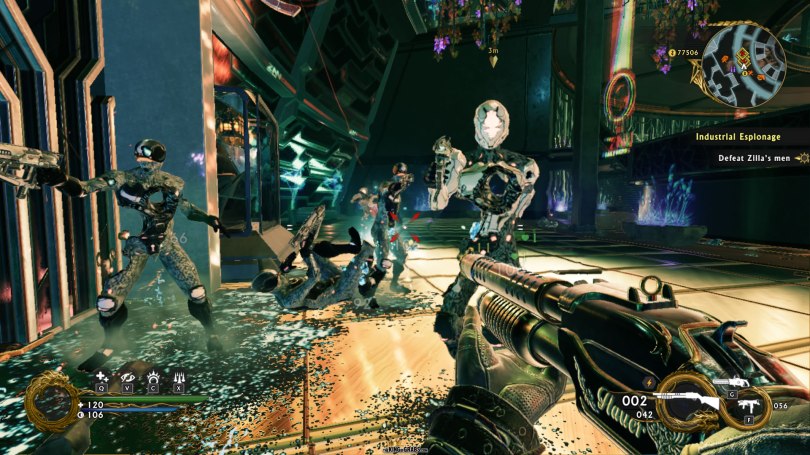Use the three-spikes ability icon
810x455 pixels.
point(178,376)
